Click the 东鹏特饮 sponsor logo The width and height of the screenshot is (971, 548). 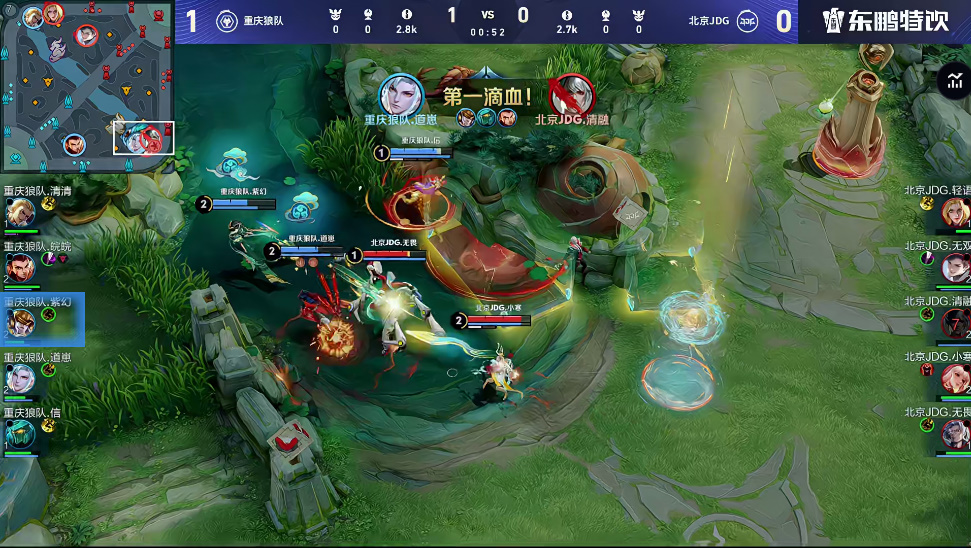885,21
